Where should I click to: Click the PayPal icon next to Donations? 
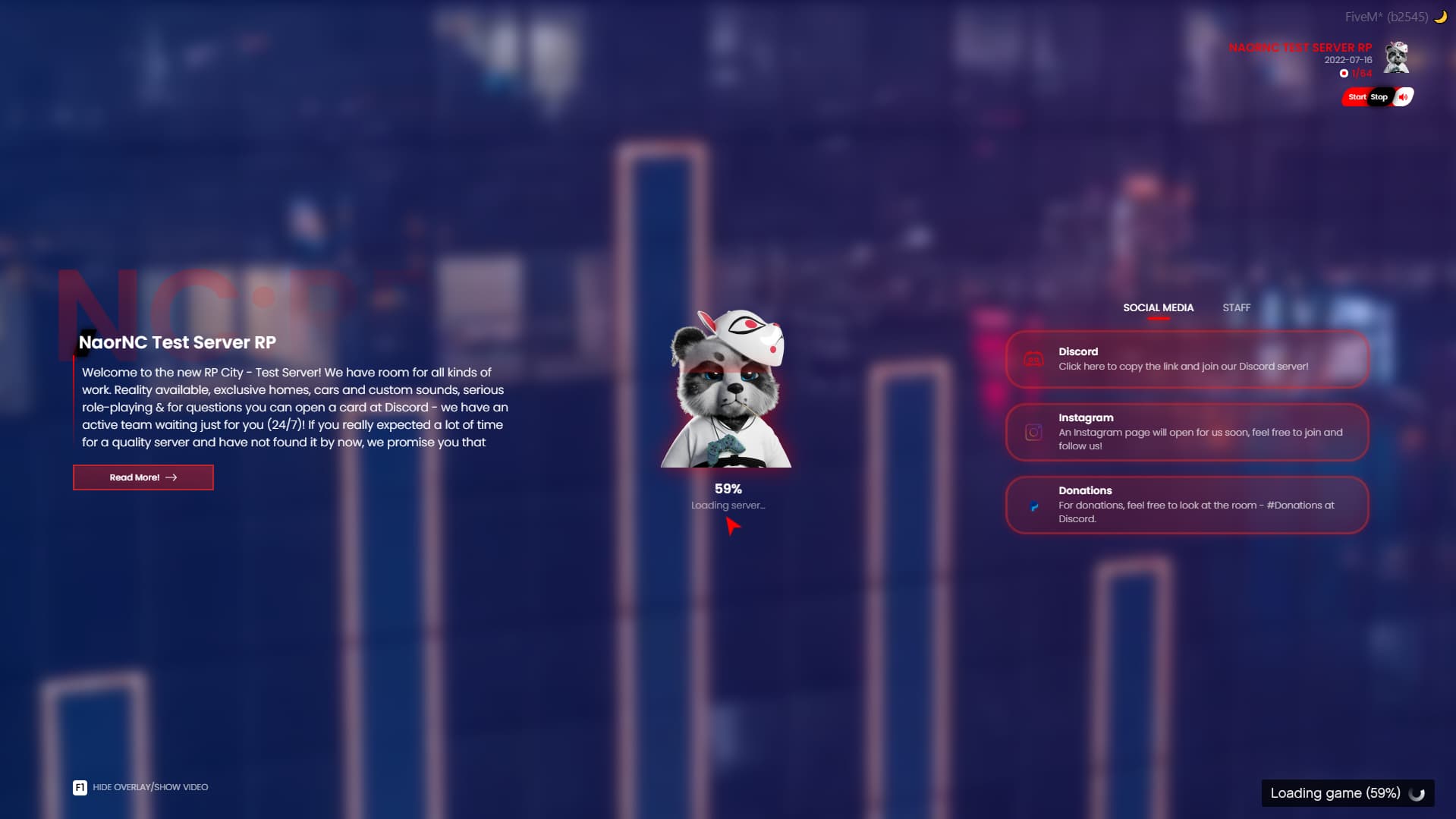coord(1033,506)
